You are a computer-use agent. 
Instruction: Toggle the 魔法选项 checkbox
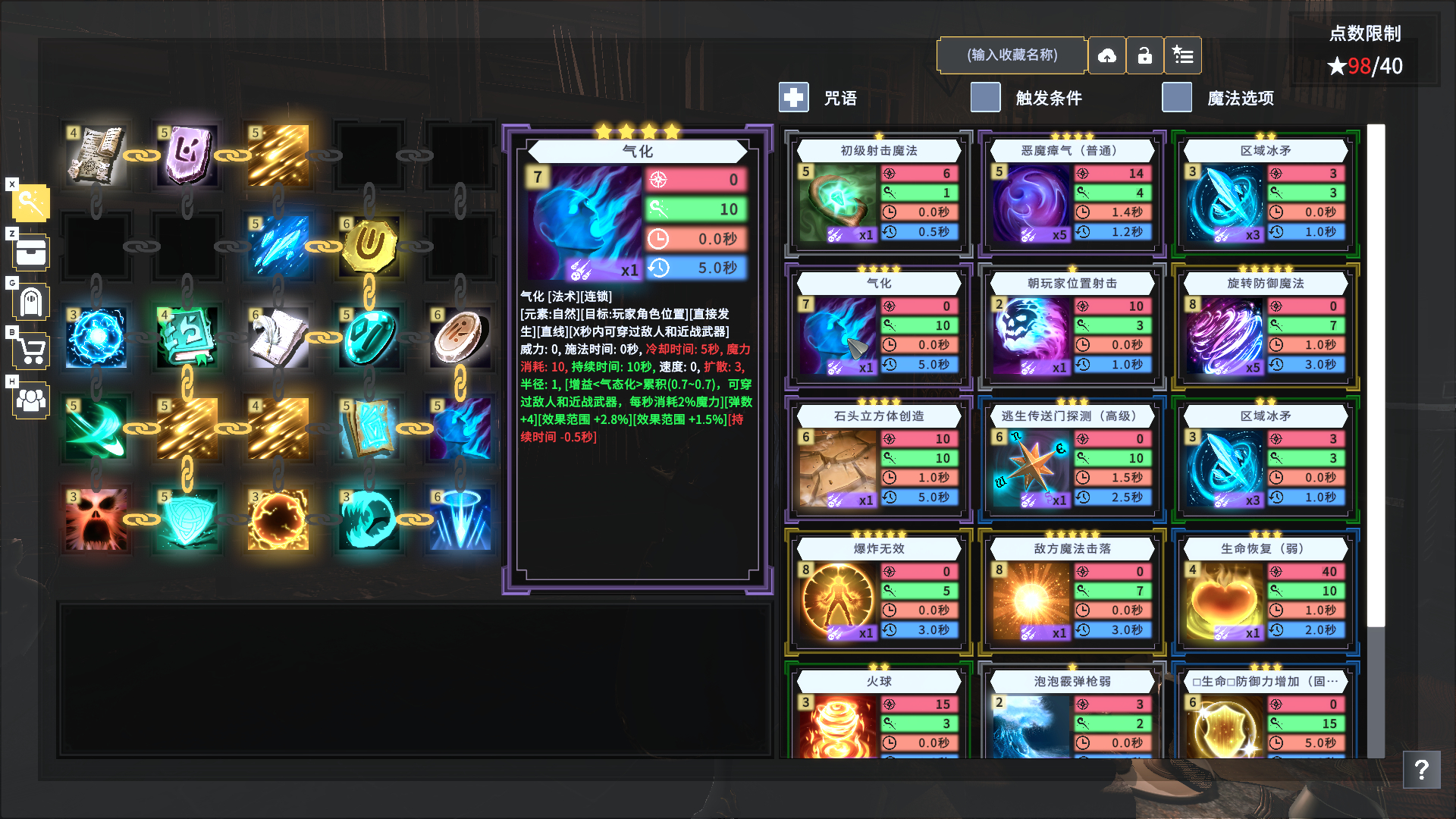1176,97
